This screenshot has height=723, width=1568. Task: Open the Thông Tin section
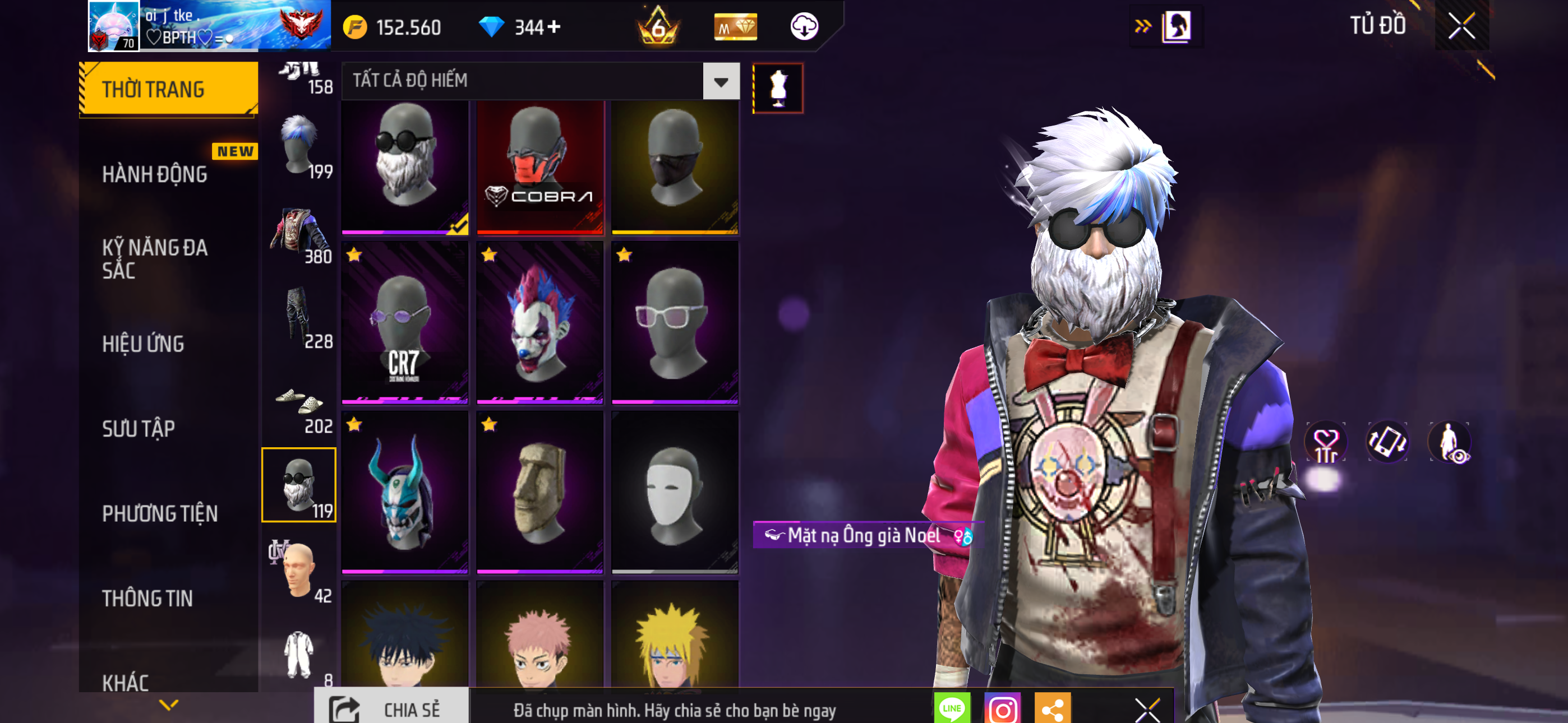click(x=147, y=598)
